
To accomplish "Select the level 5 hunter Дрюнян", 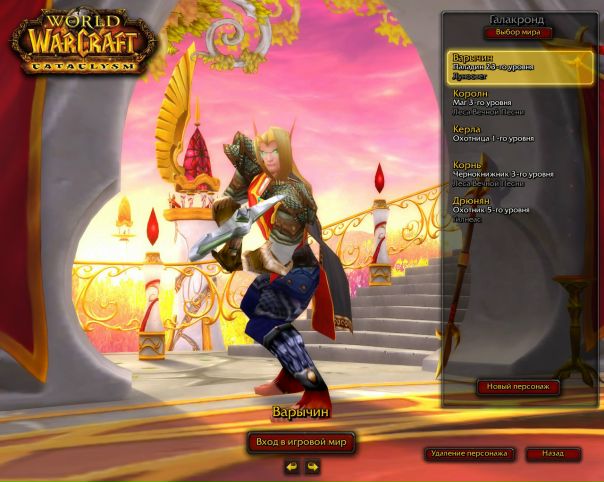I will coord(520,208).
